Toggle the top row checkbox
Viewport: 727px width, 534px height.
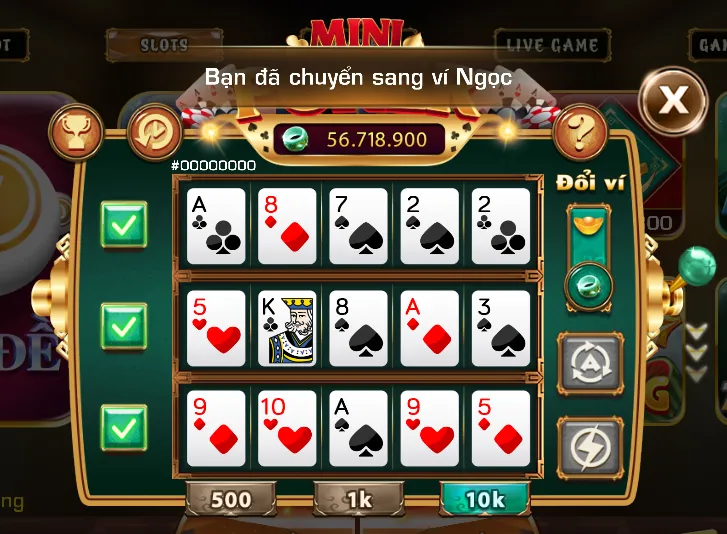click(124, 225)
